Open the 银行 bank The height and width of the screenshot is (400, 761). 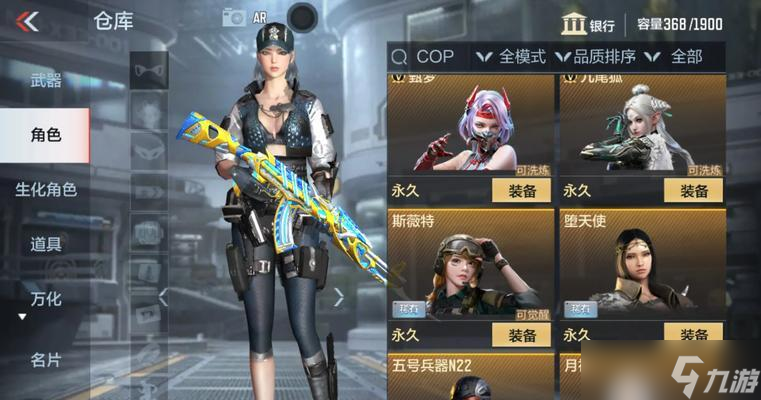(588, 25)
